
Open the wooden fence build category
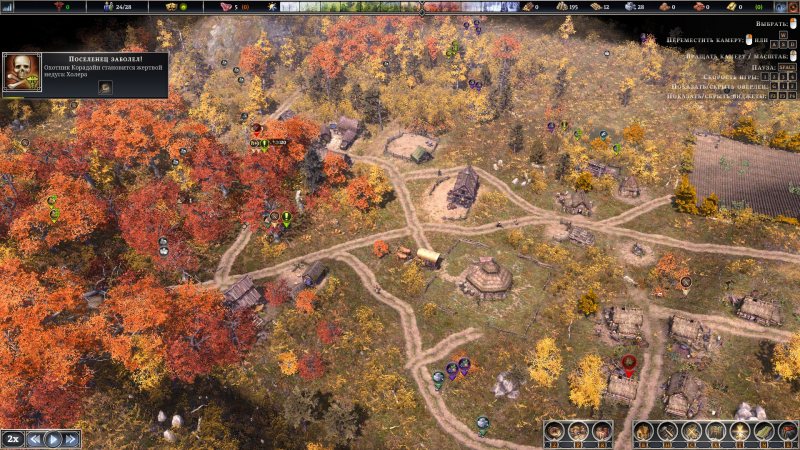point(715,431)
